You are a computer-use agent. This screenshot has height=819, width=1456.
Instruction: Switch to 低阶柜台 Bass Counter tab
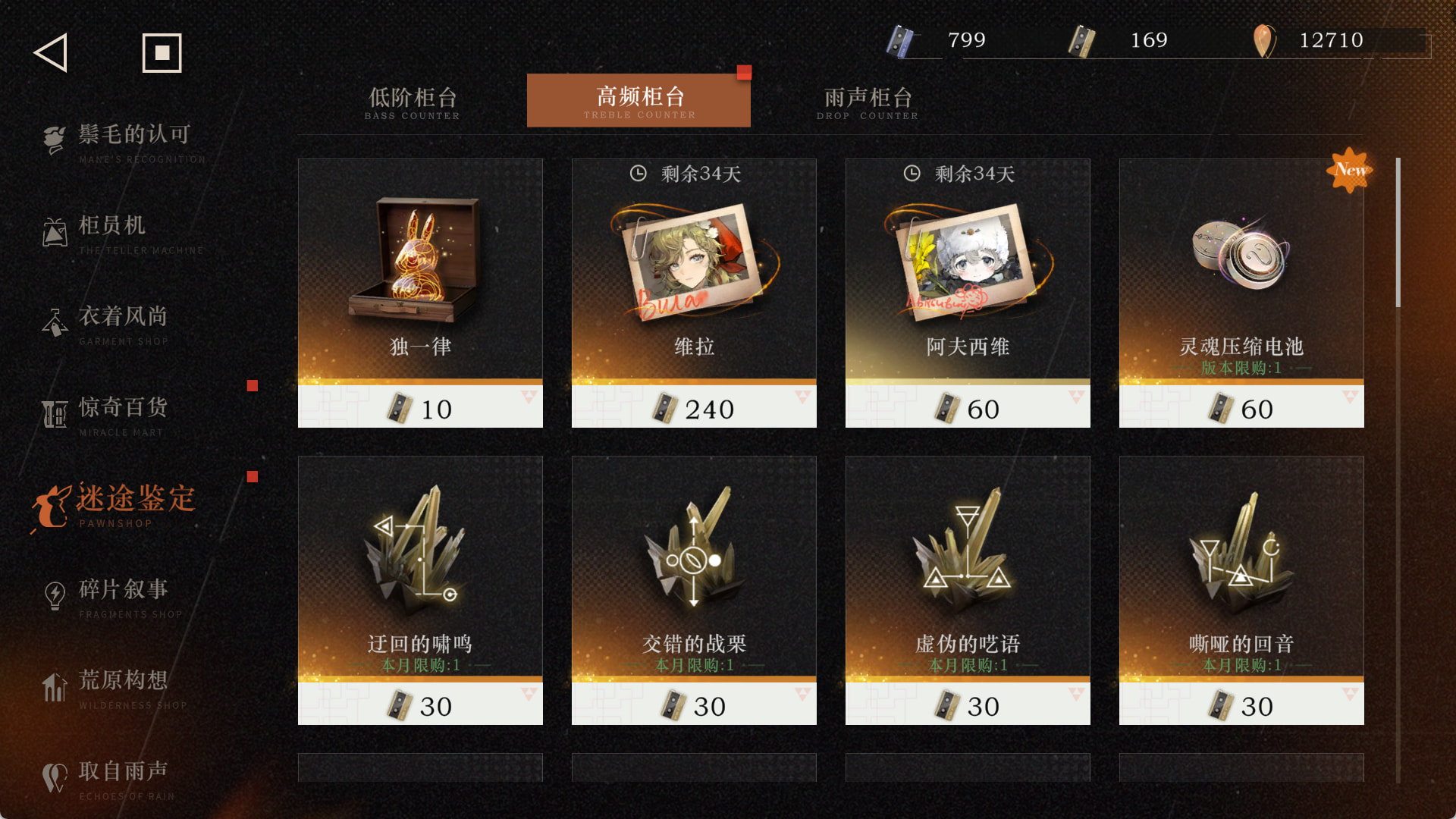413,102
